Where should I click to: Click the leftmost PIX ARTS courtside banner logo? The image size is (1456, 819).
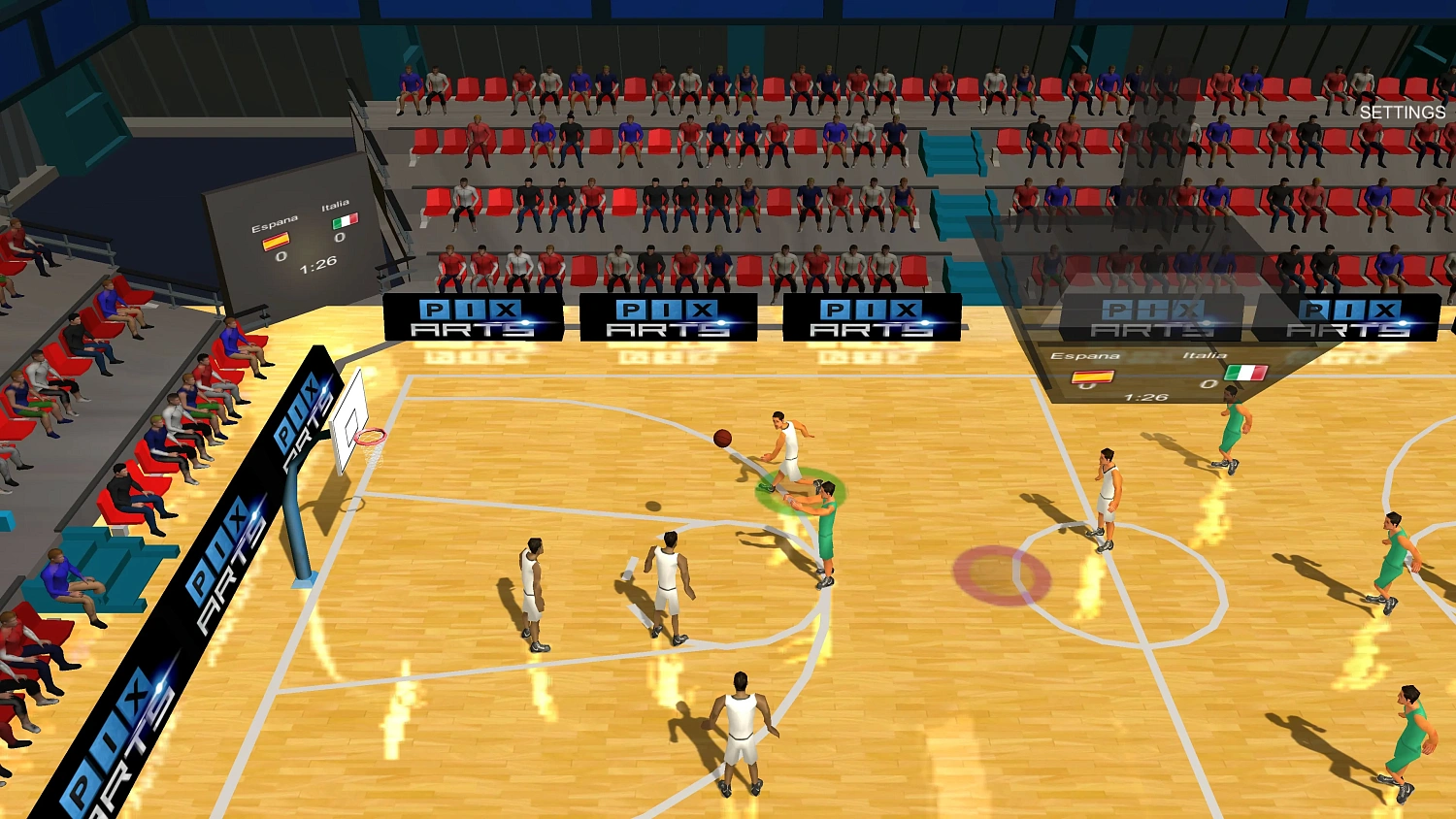point(471,318)
